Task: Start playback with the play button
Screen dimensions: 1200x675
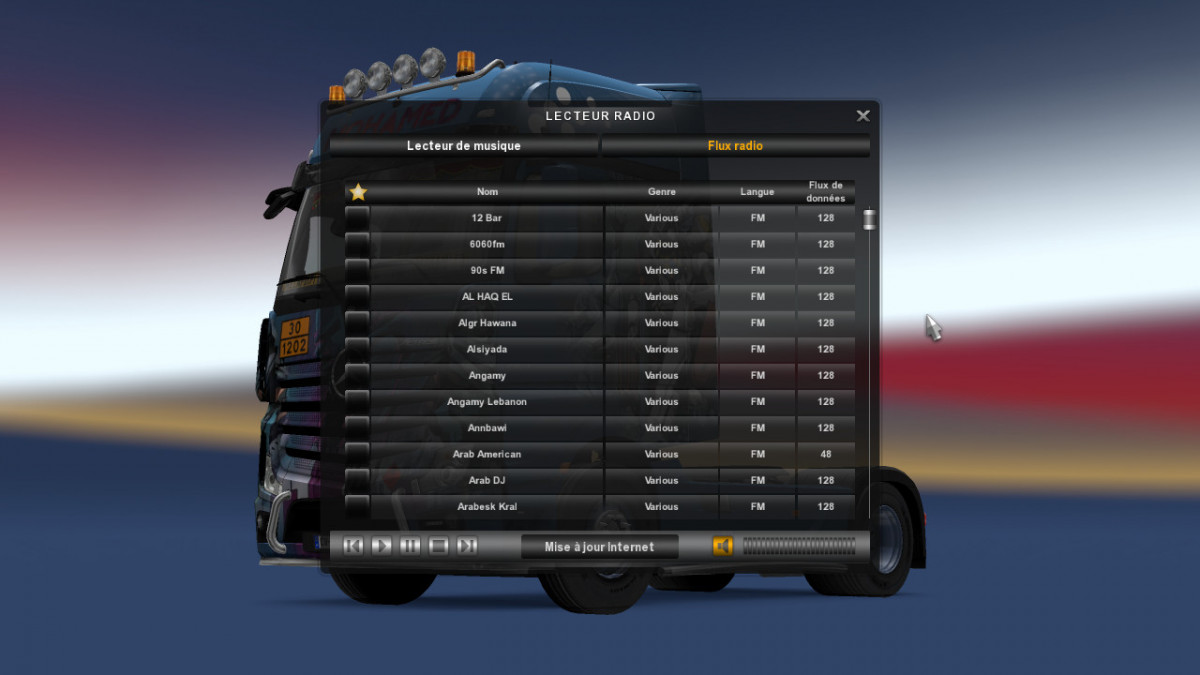Action: [x=381, y=546]
